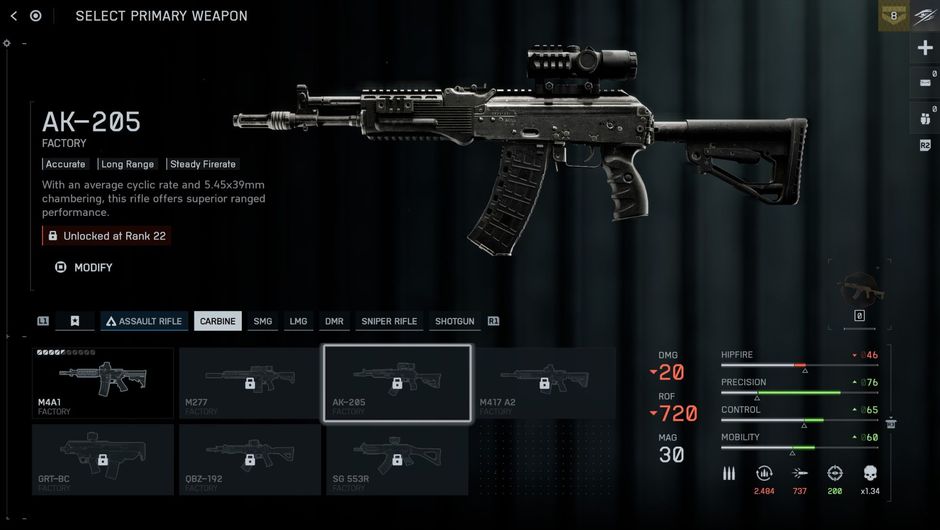Screen dimensions: 940x530
Task: Select the QBZ-192 weapon tile
Action: pyautogui.click(x=250, y=459)
